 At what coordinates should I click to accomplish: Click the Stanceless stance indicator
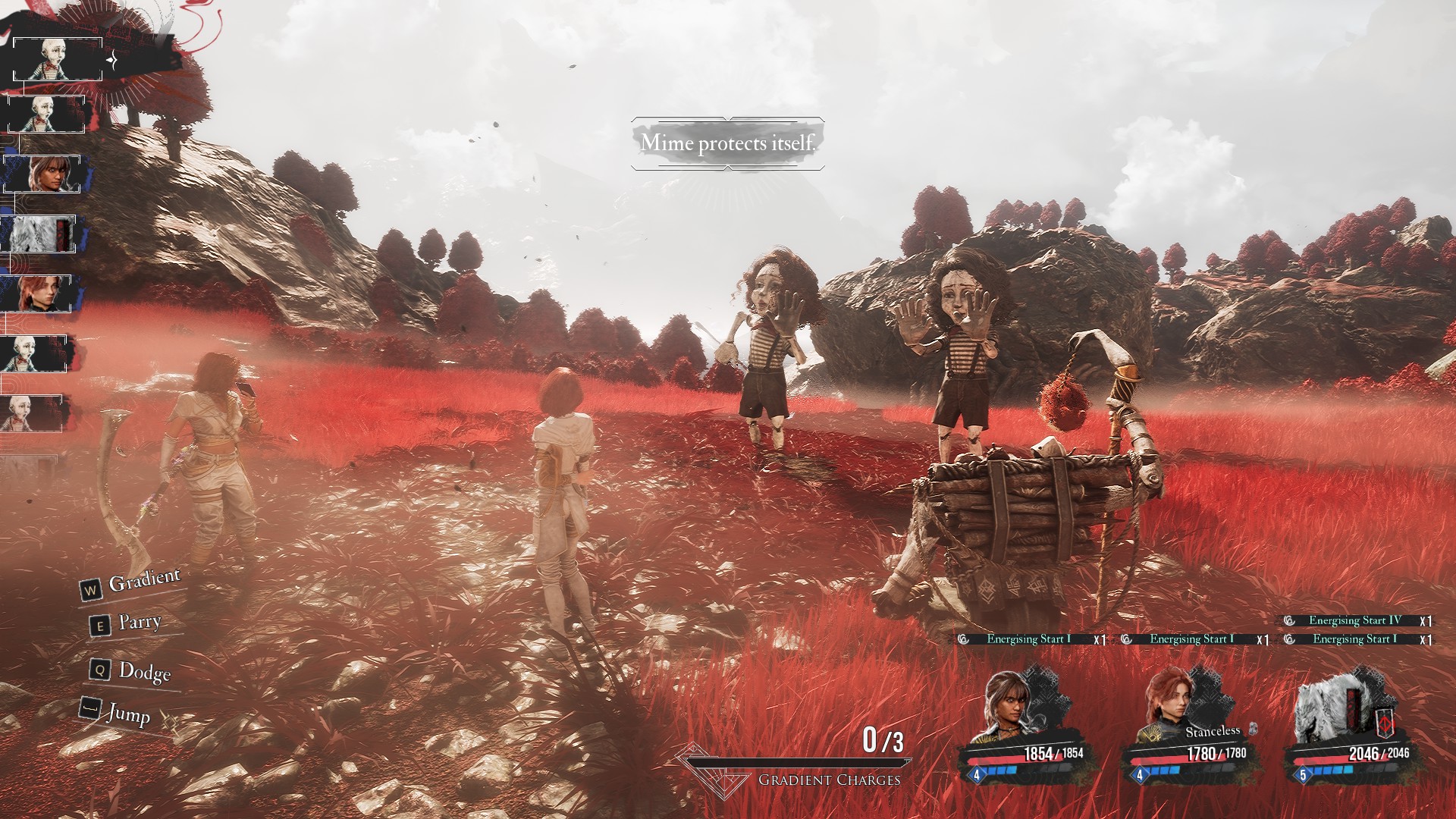(1213, 732)
